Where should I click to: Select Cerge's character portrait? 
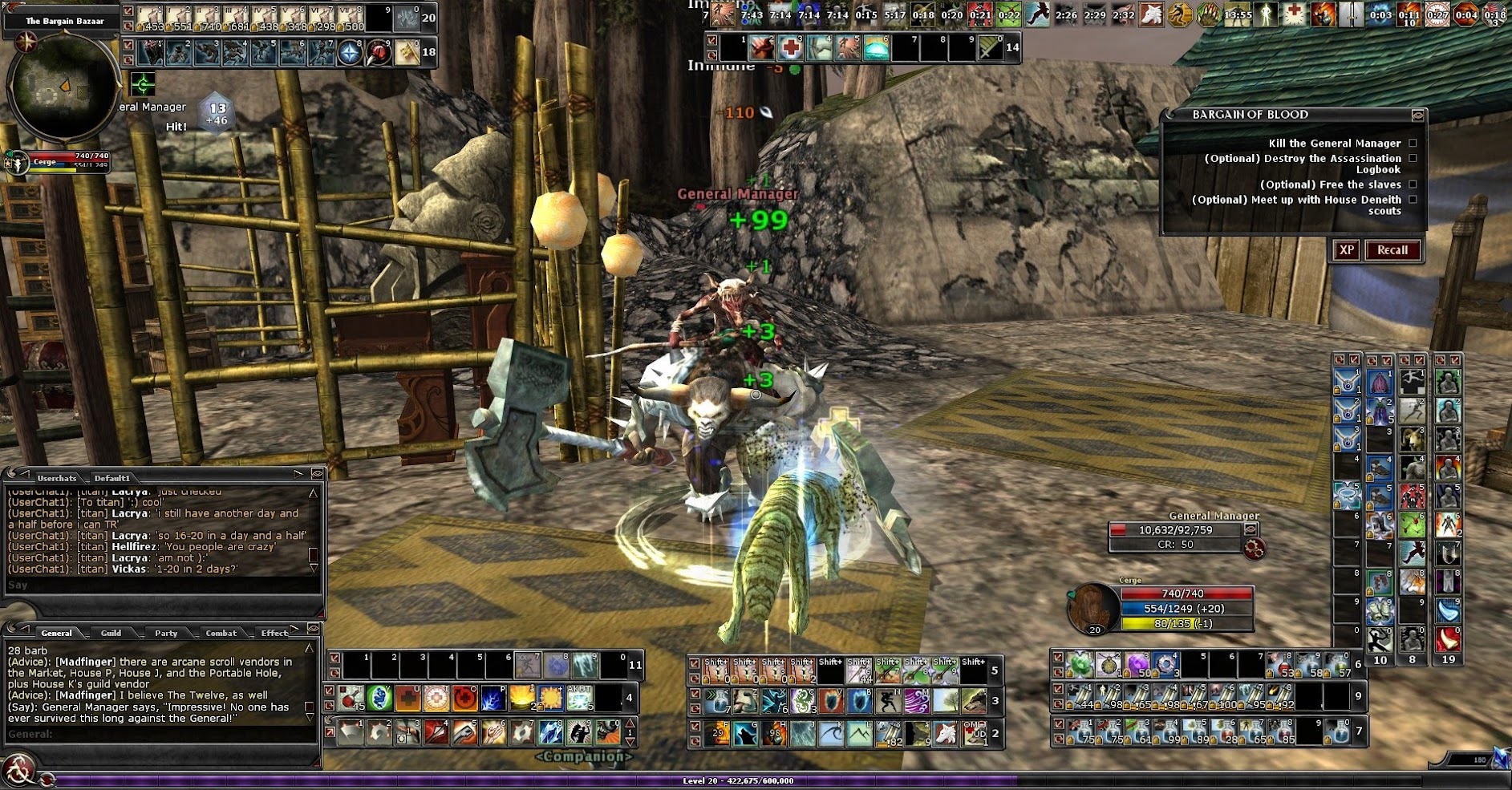click(x=1092, y=608)
